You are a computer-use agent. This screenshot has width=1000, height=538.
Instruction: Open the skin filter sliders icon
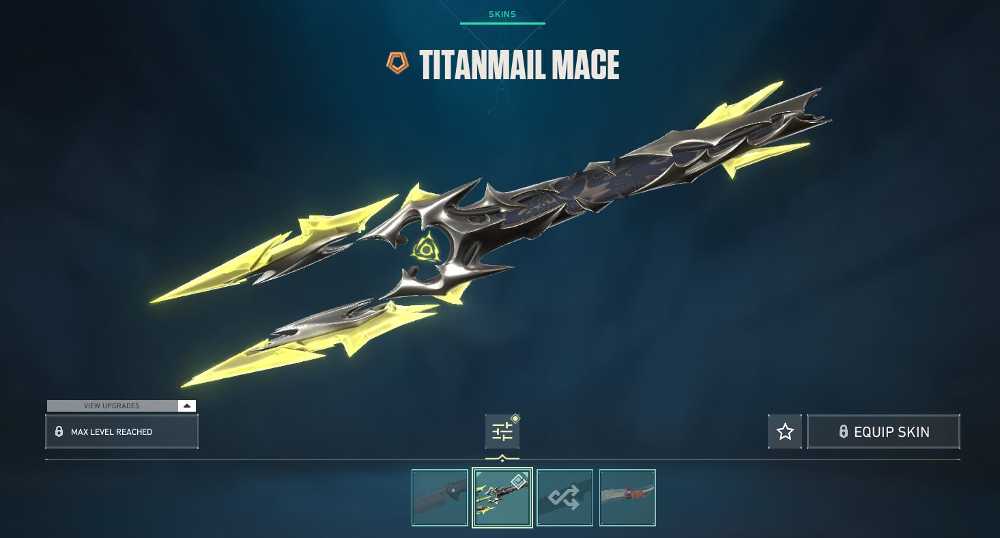(502, 432)
